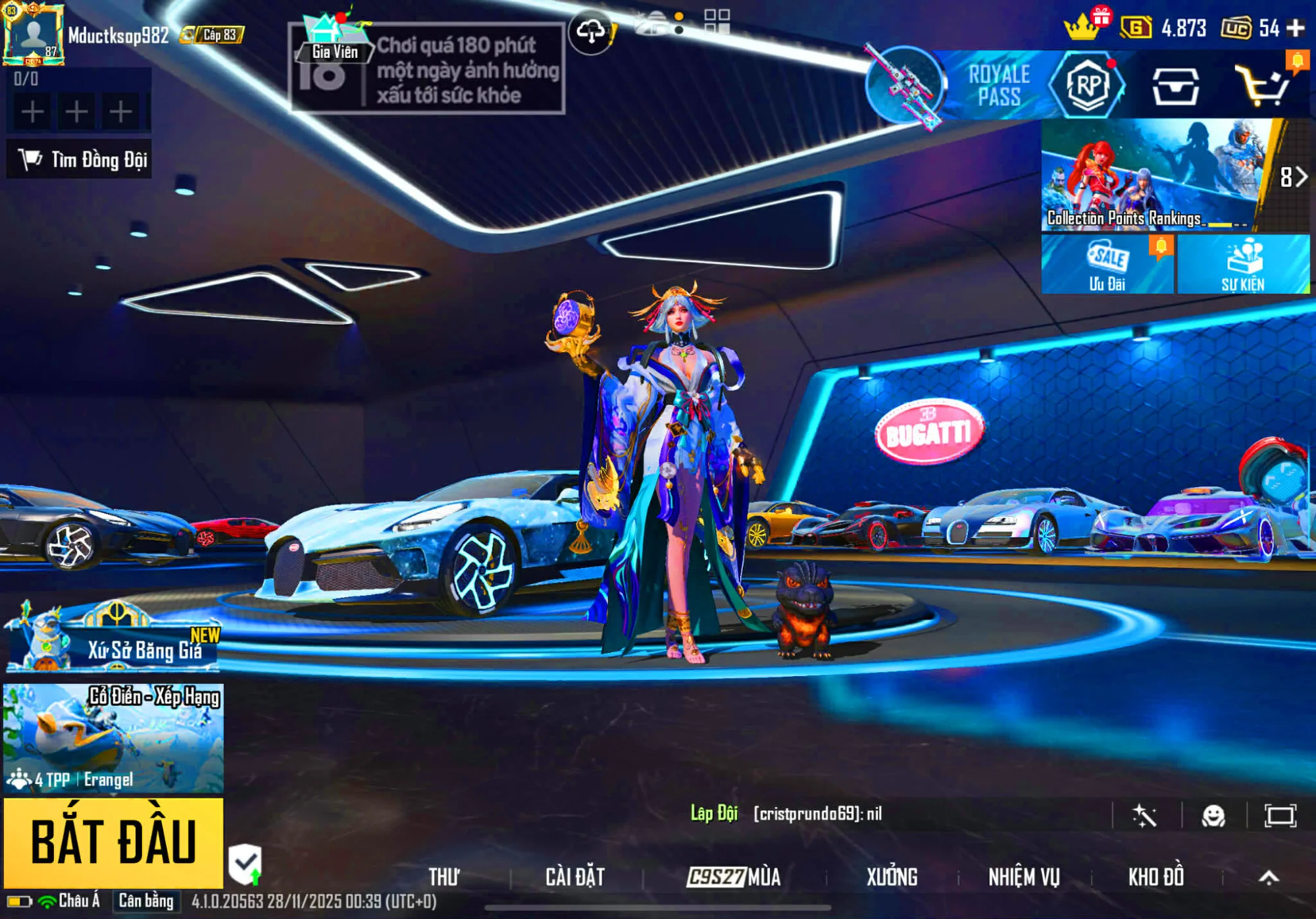1316x919 pixels.
Task: Open the Cổ Điển - Xếp Hạng mode selector
Action: [x=113, y=737]
